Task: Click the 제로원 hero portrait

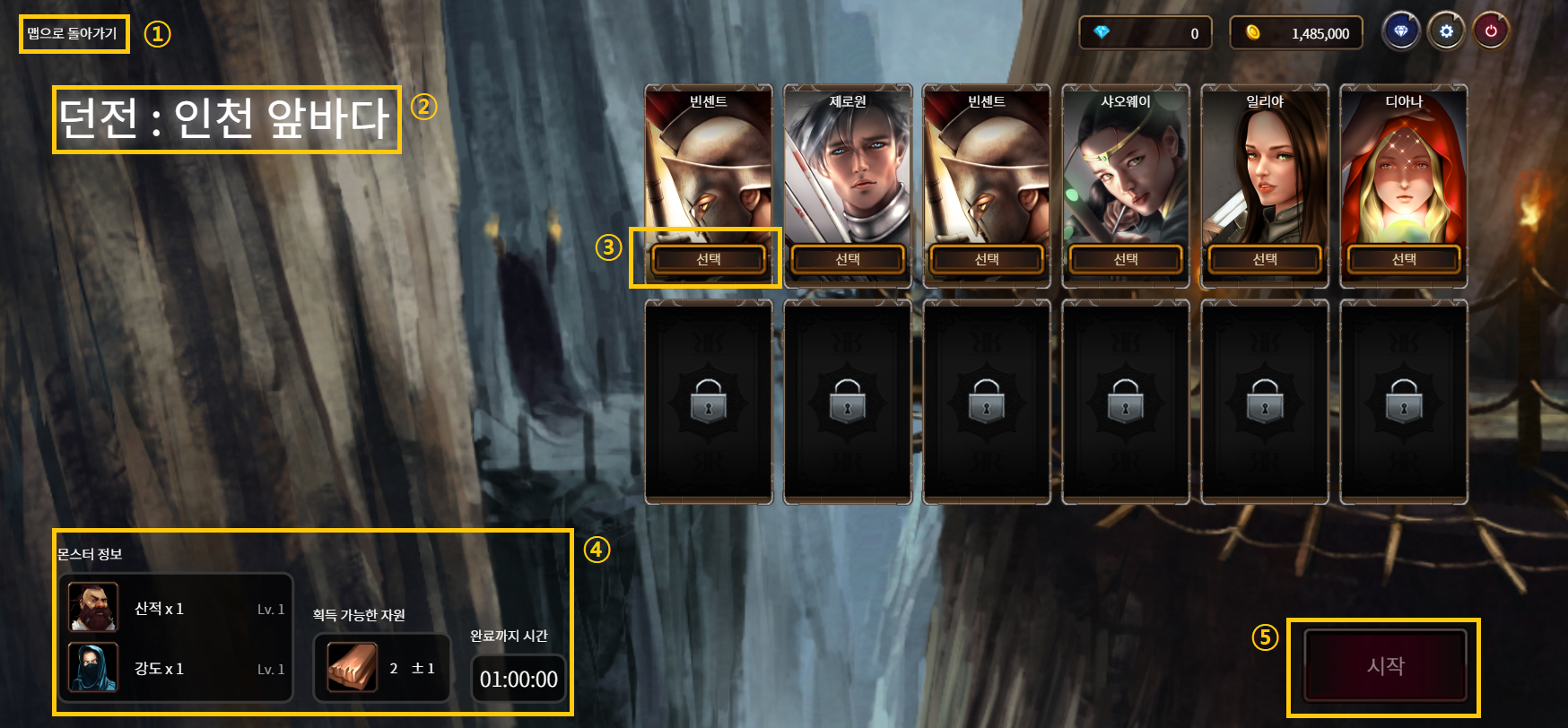Action: (848, 170)
